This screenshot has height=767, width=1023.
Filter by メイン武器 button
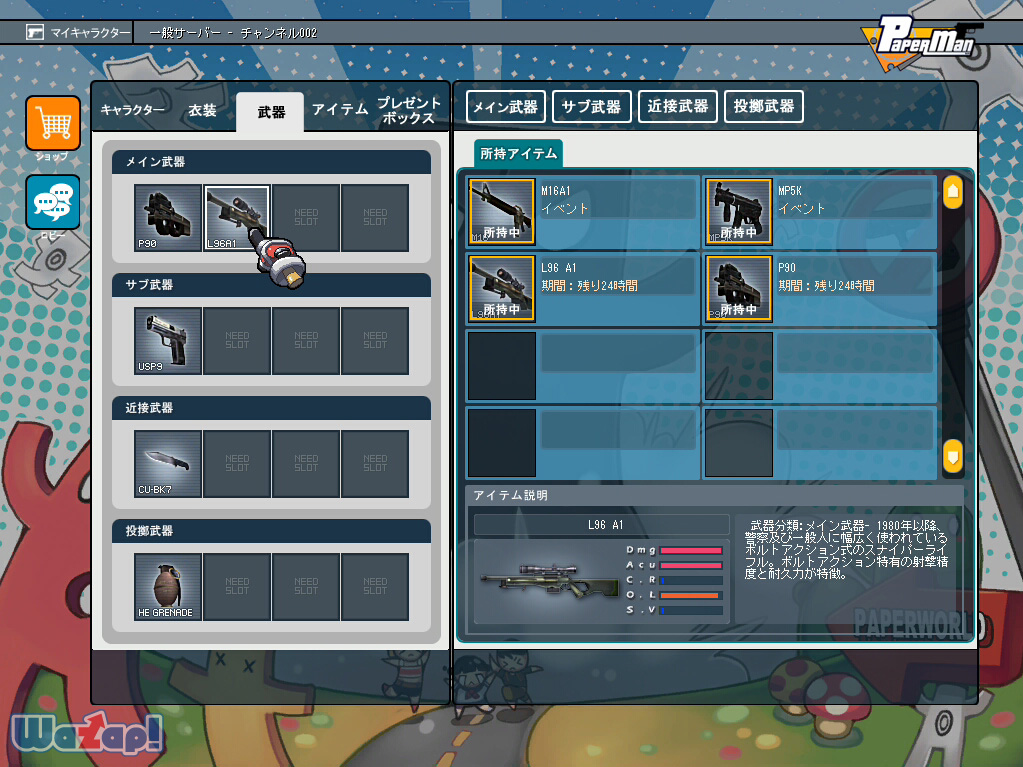[x=505, y=106]
